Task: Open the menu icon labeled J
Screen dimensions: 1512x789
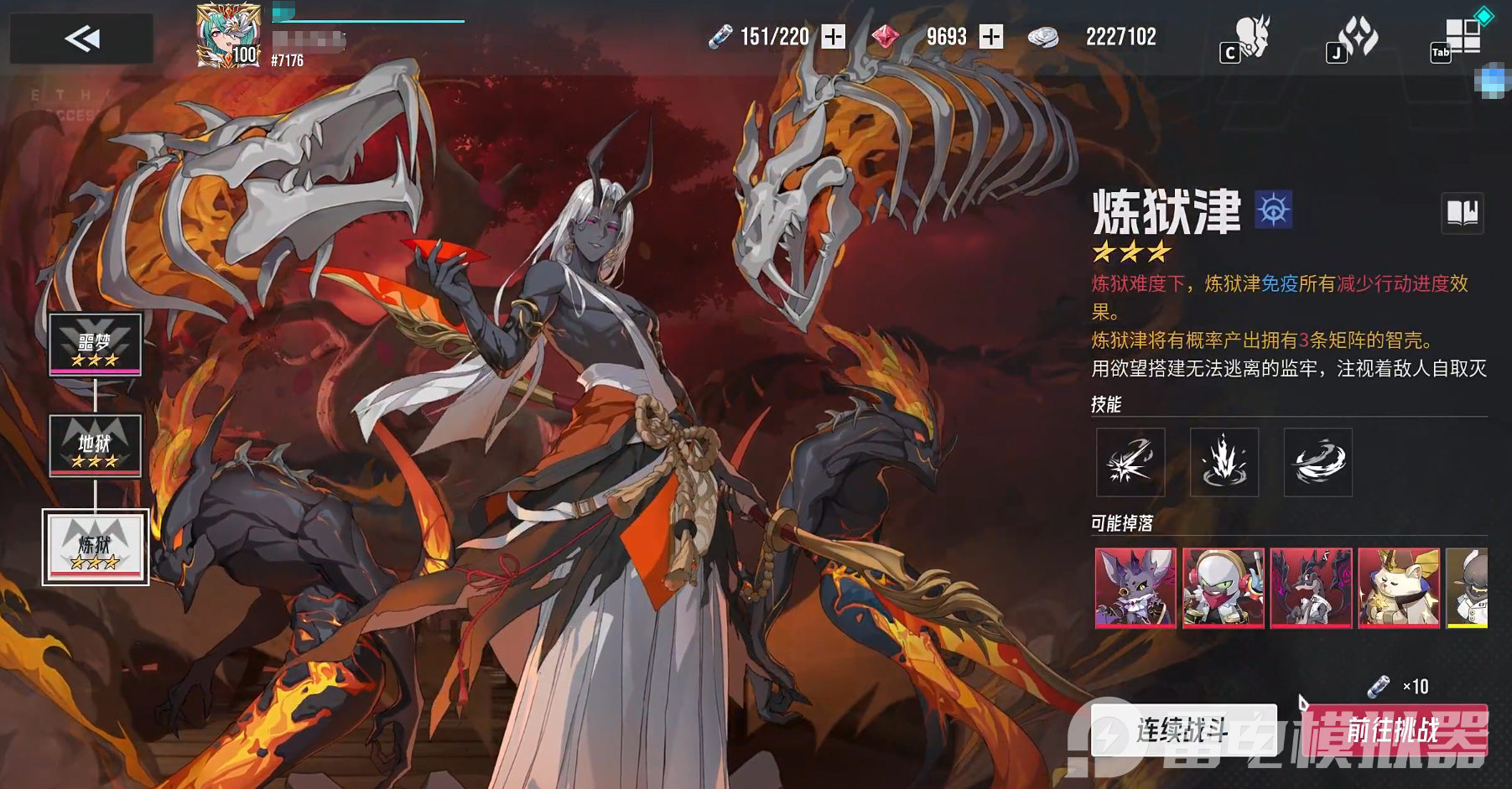Action: pyautogui.click(x=1354, y=39)
